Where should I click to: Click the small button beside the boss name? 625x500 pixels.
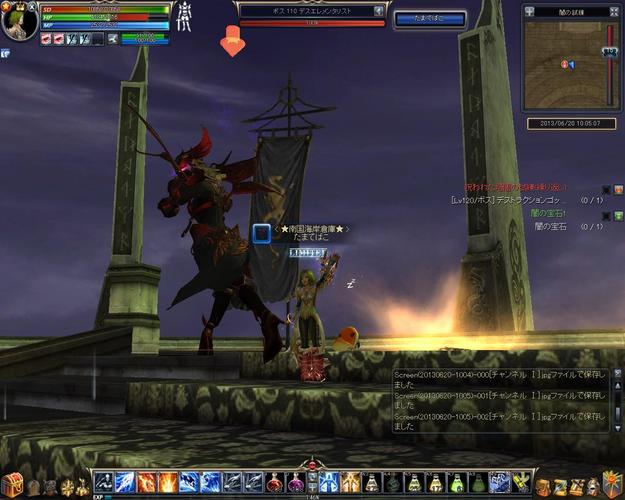pos(379,11)
